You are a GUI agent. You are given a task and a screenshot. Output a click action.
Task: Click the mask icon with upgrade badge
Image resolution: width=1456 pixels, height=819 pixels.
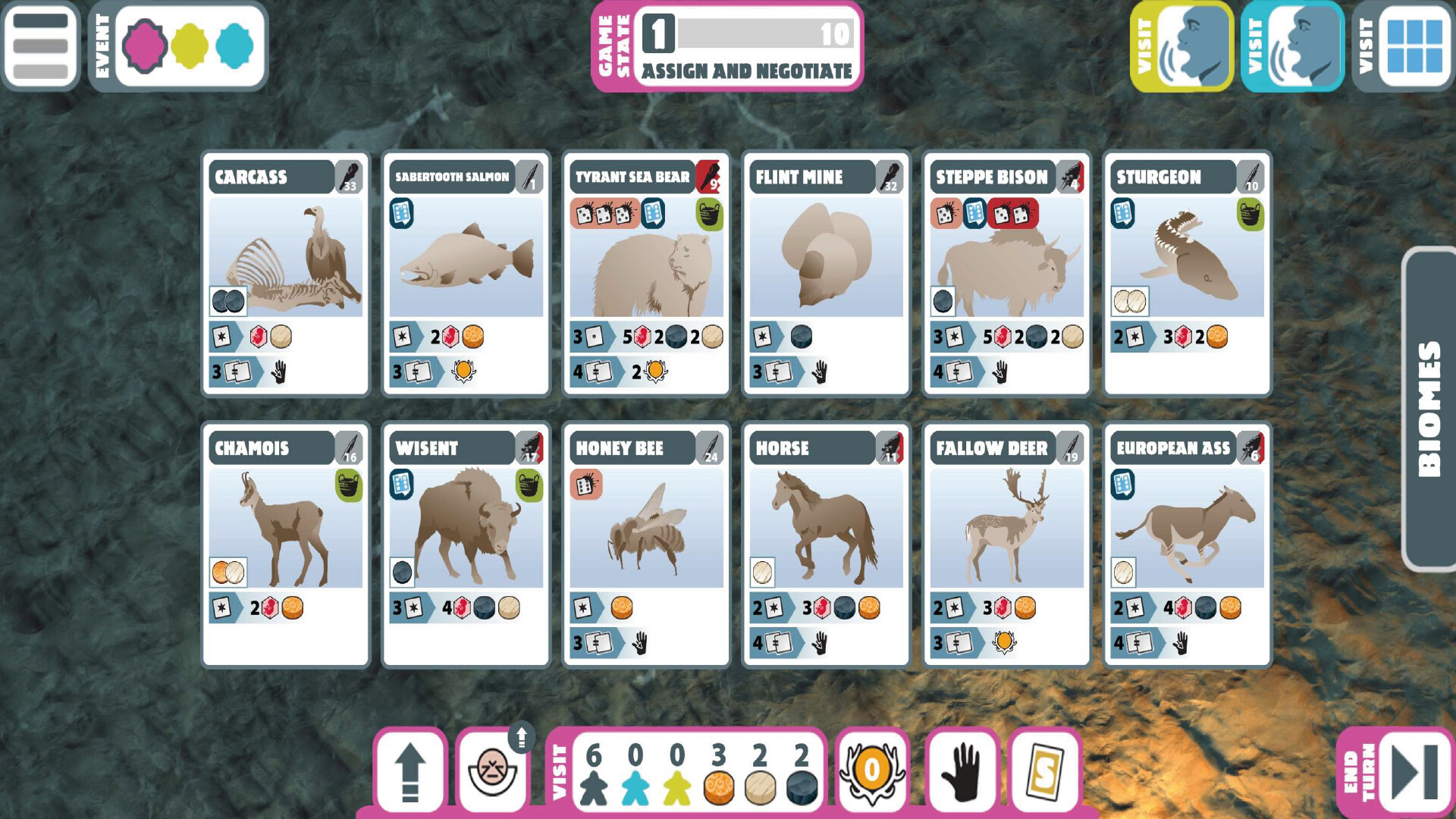[x=494, y=775]
